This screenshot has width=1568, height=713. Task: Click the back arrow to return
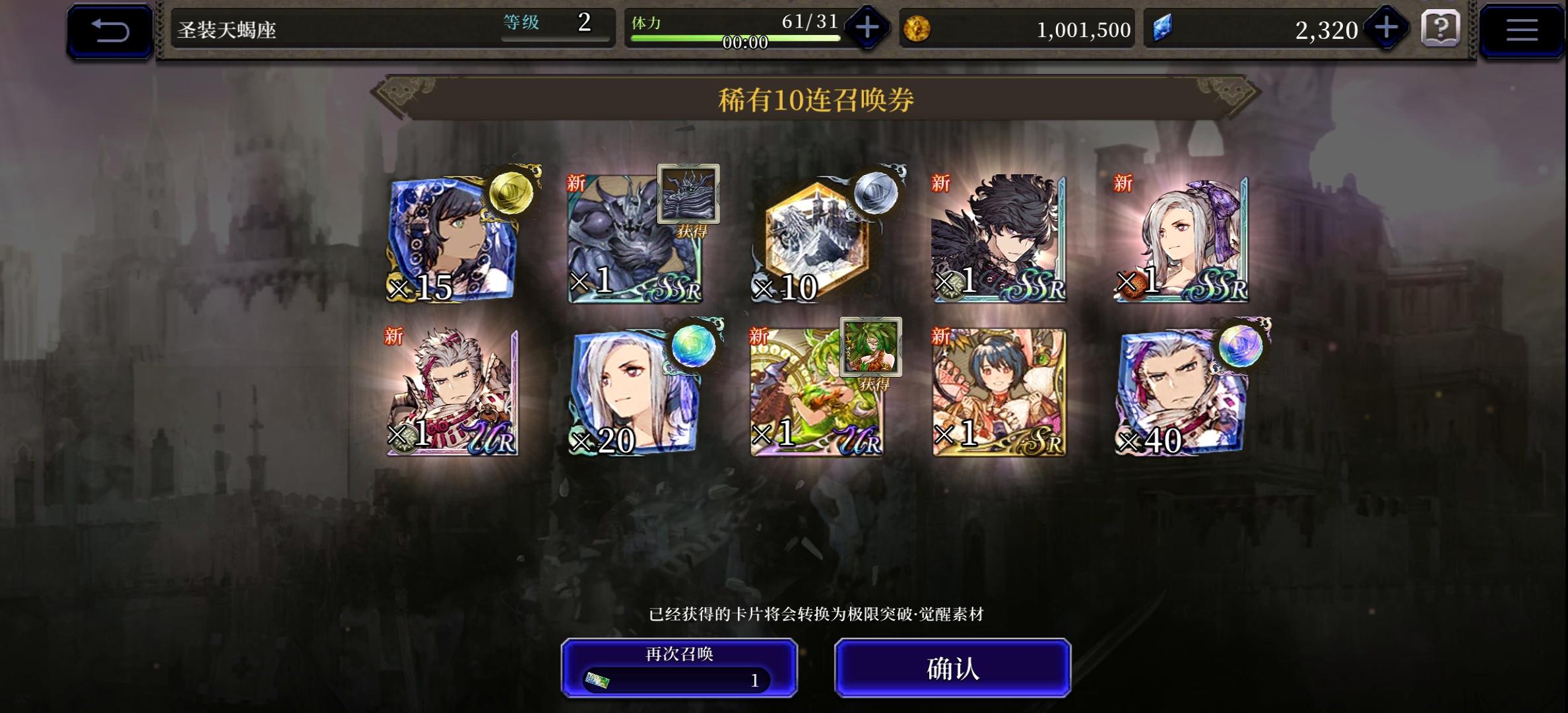110,28
